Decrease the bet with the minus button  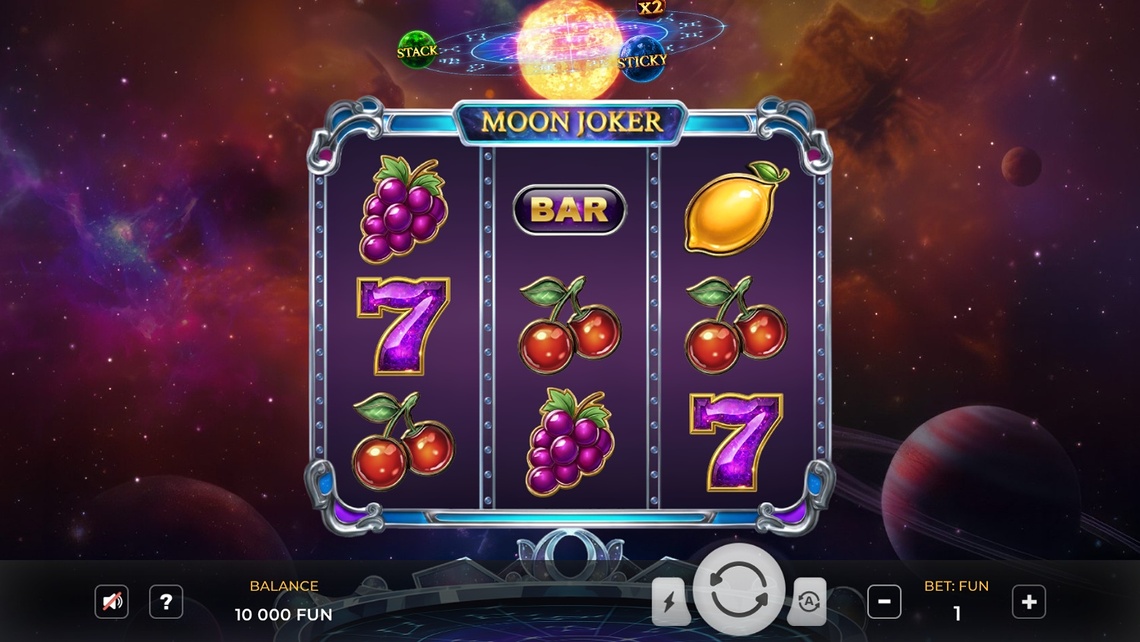[x=883, y=602]
